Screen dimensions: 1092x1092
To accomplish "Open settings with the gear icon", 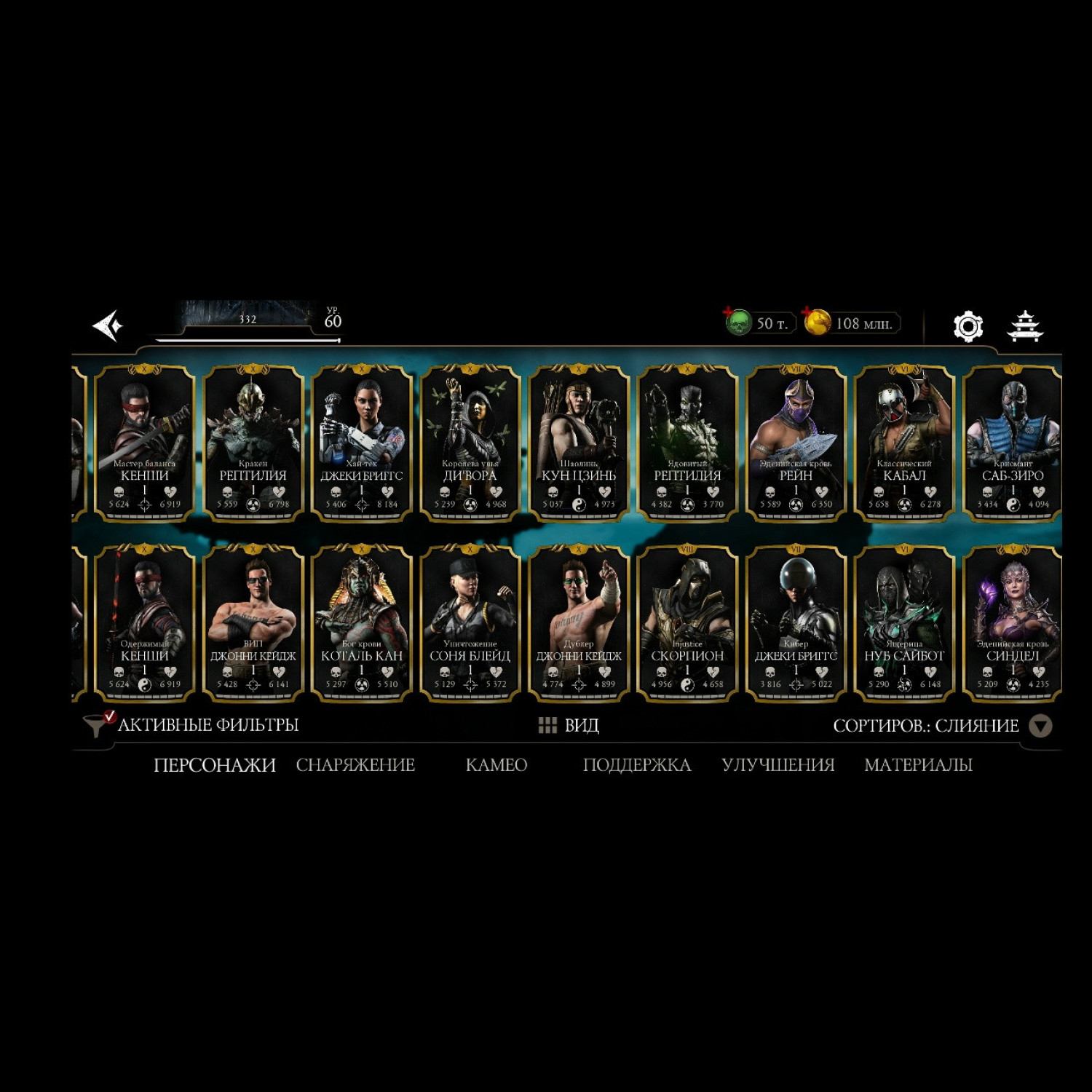I will pos(968,326).
